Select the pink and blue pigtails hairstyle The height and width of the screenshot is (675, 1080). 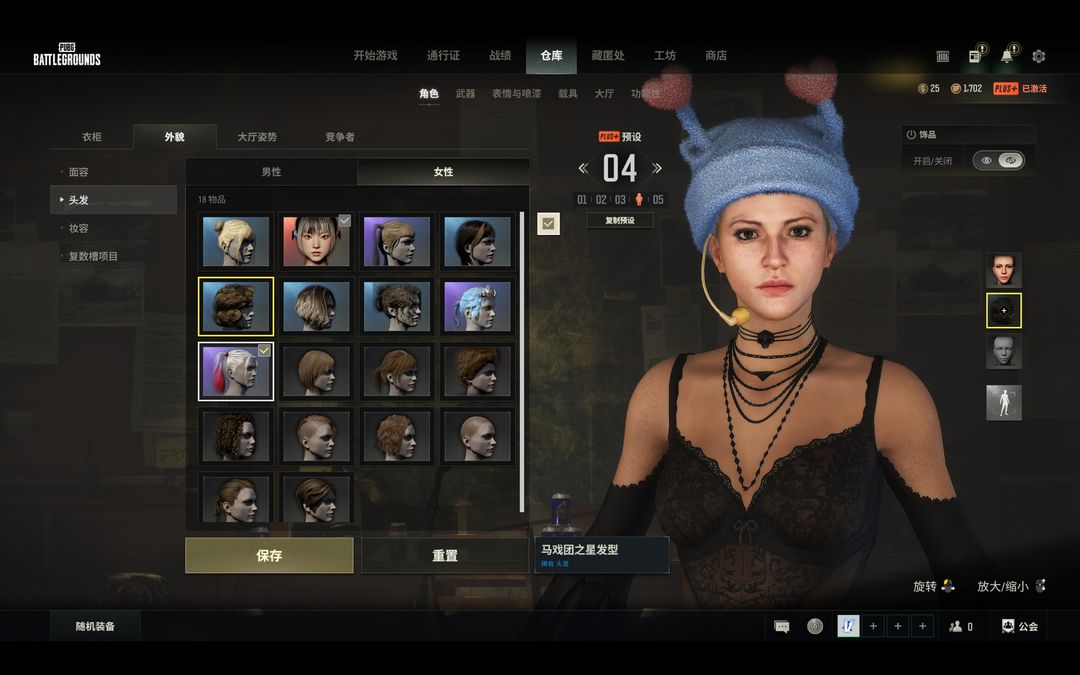click(x=236, y=371)
